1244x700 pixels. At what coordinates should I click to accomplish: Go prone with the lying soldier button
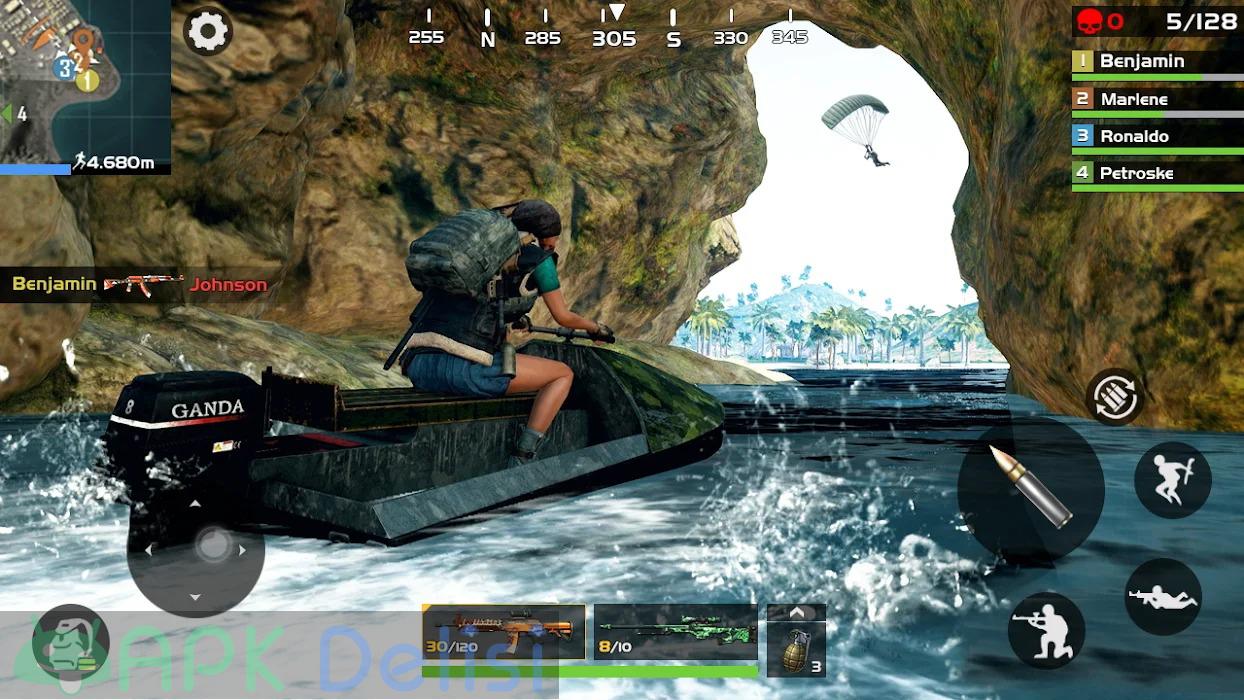(x=1163, y=597)
